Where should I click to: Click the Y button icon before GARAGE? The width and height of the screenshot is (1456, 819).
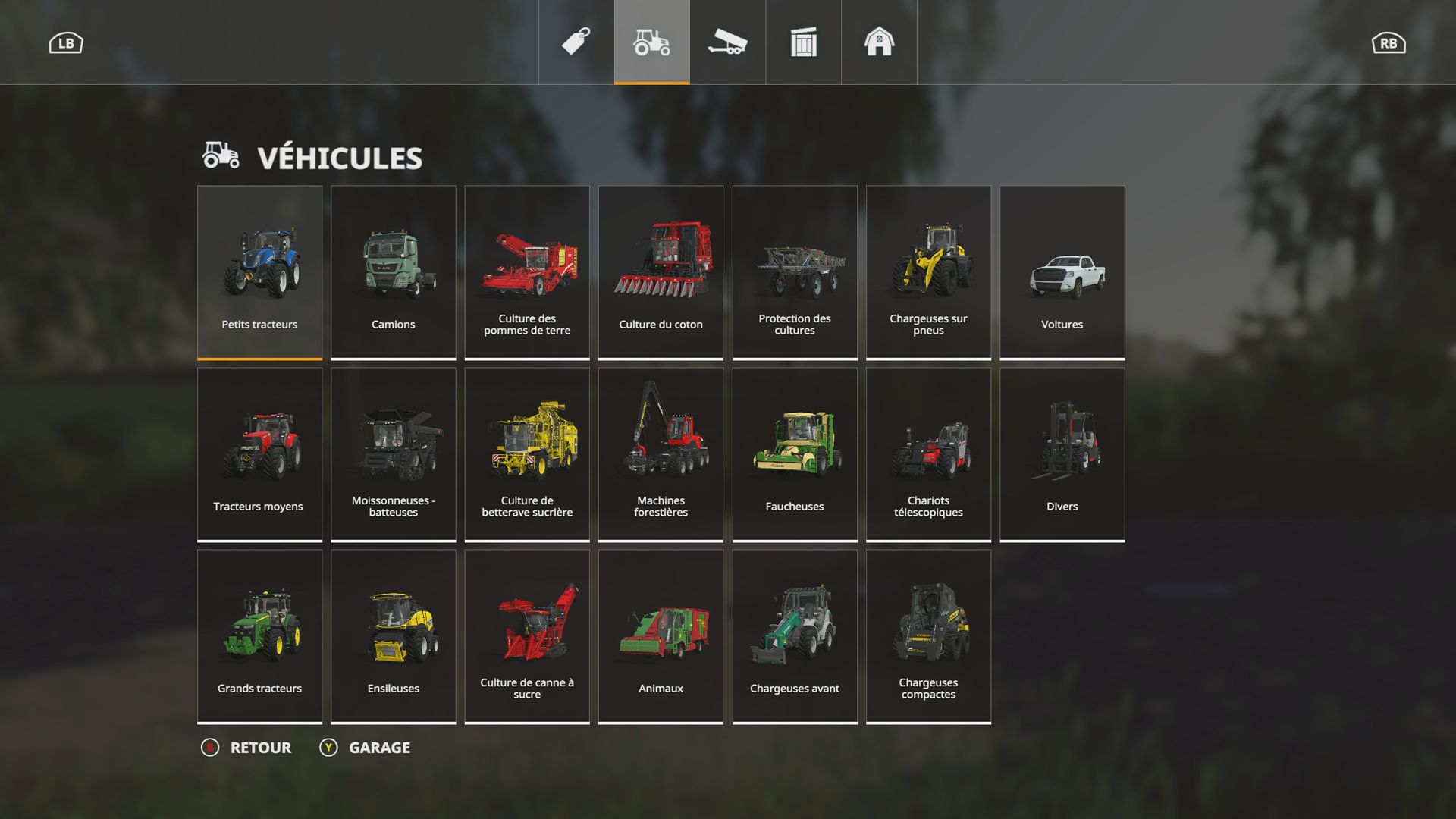[x=328, y=748]
